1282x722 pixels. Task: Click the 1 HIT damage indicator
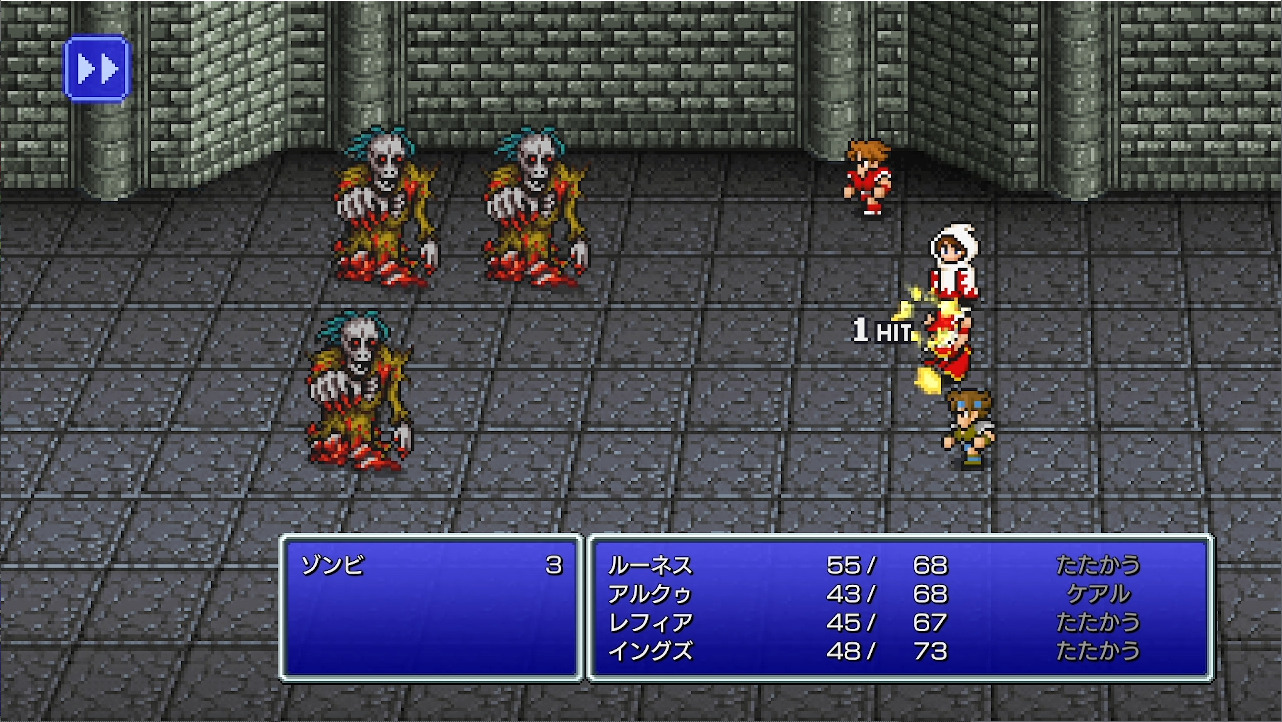[x=881, y=327]
